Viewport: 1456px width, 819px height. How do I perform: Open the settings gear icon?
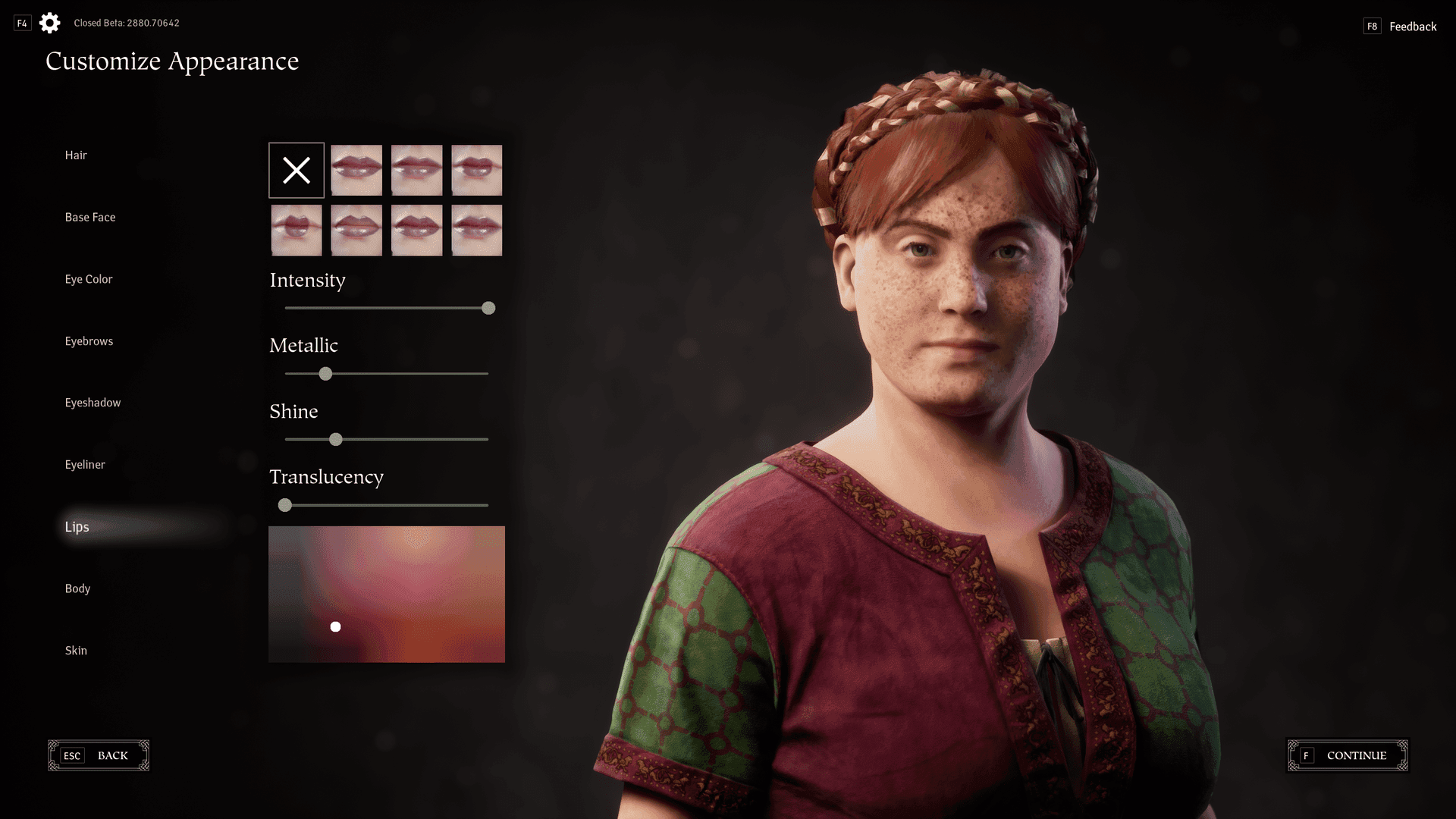coord(50,23)
